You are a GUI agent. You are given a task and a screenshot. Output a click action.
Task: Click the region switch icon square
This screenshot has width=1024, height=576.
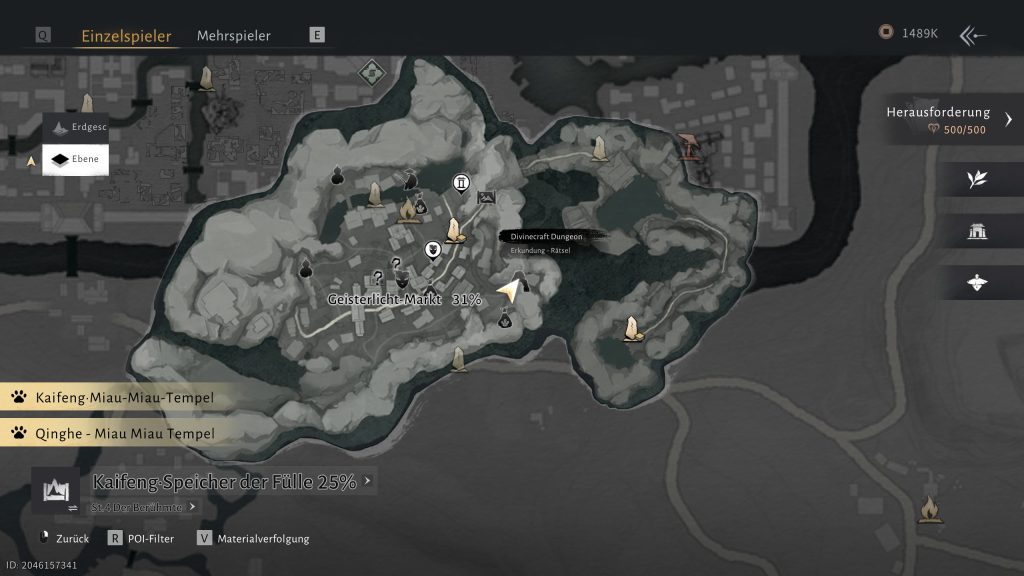click(54, 490)
